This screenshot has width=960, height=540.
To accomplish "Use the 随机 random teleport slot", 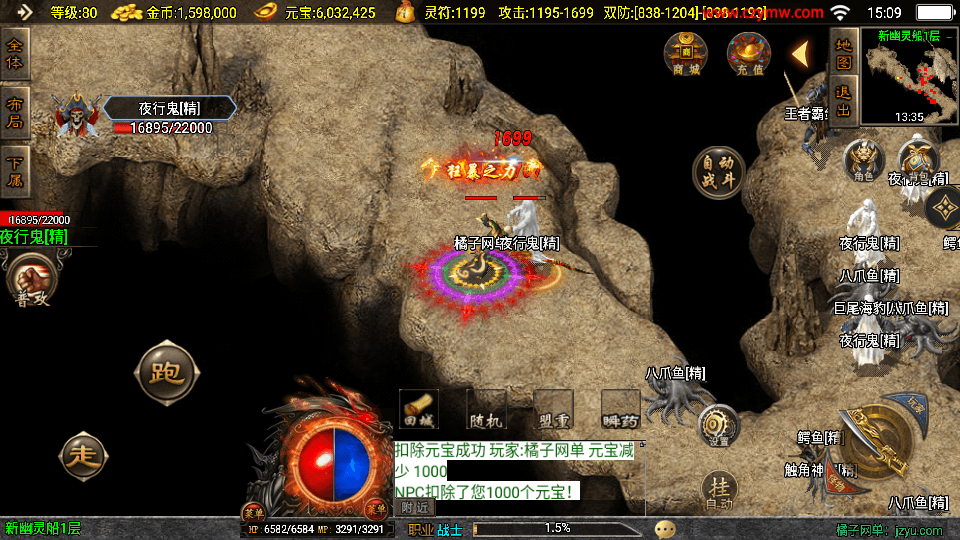I will pos(485,409).
